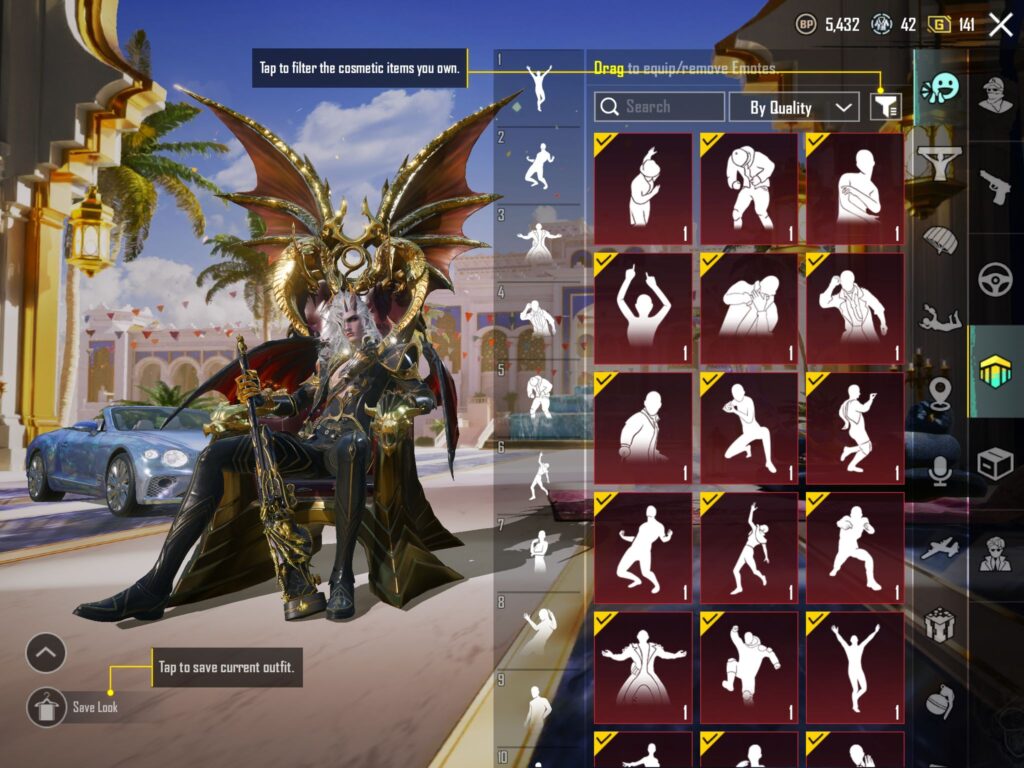
Task: Open the By Quality sort dropdown
Action: (x=794, y=107)
